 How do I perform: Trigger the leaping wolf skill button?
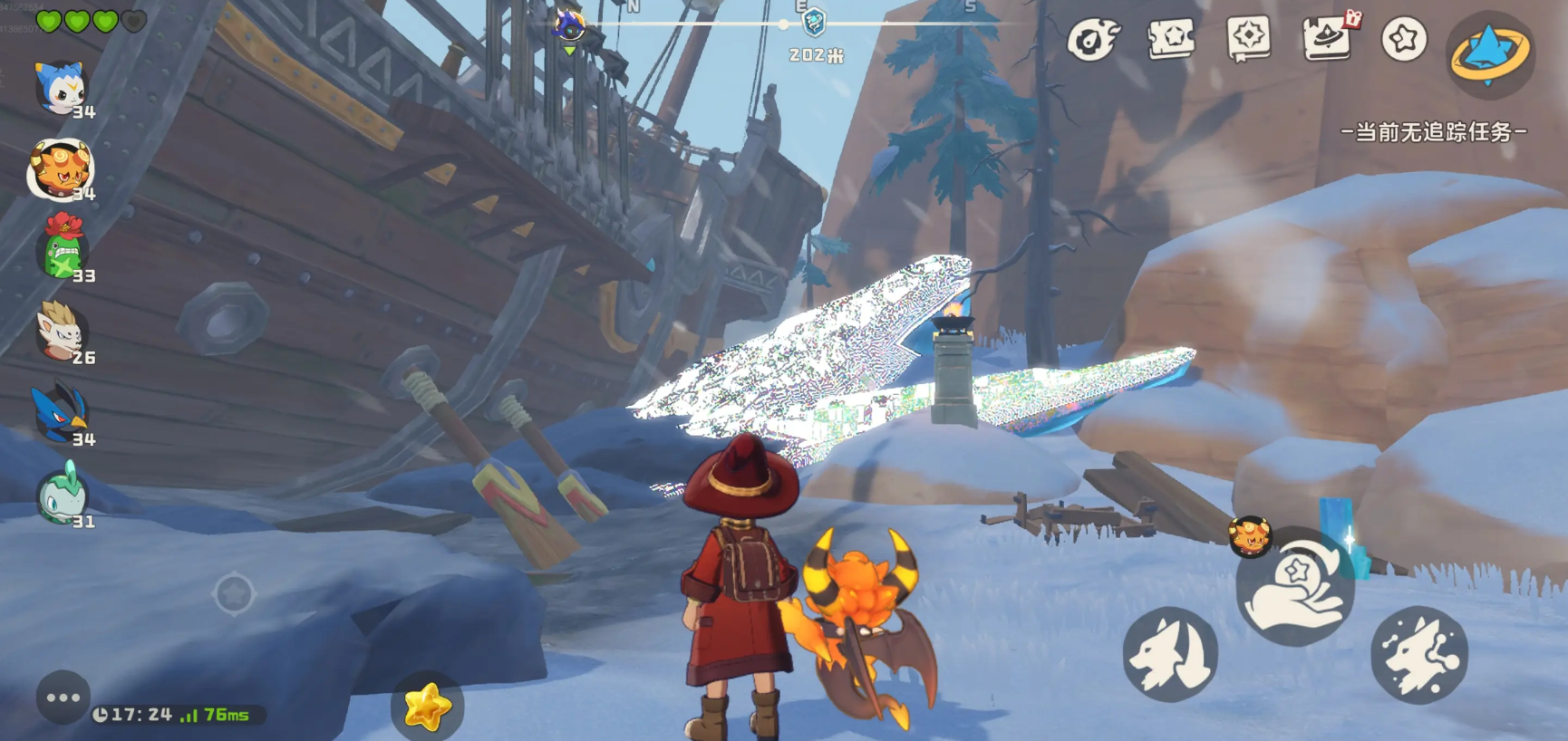(x=1419, y=654)
